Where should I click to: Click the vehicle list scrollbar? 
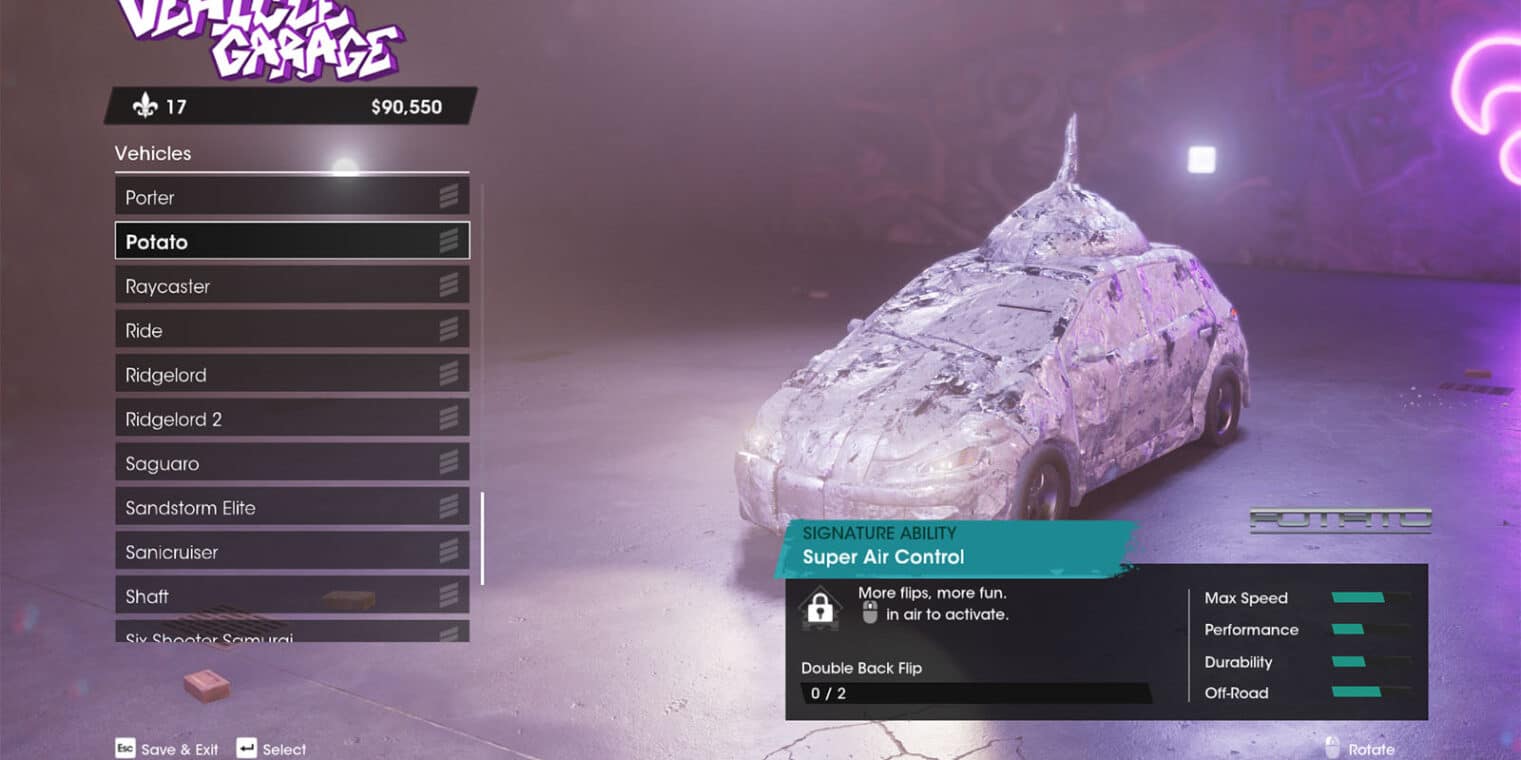point(482,538)
